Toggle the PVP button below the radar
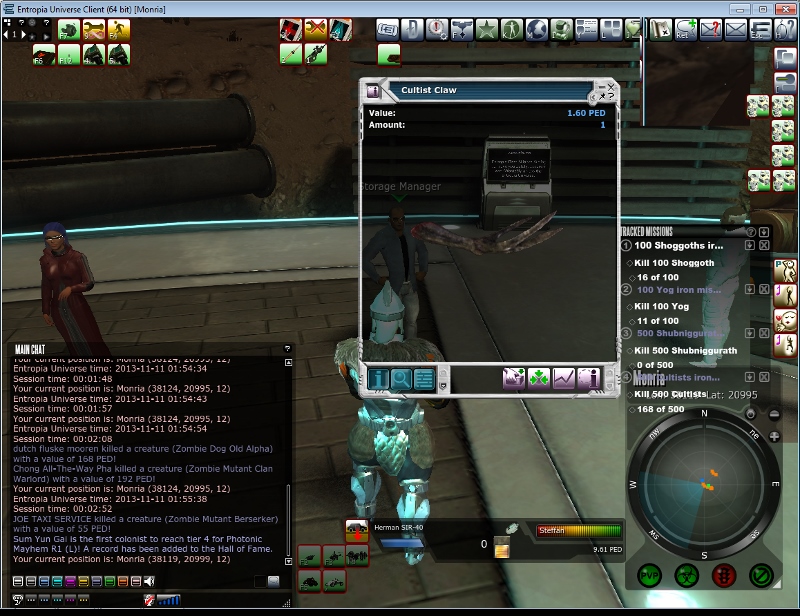The width and height of the screenshot is (800, 616). click(x=650, y=576)
